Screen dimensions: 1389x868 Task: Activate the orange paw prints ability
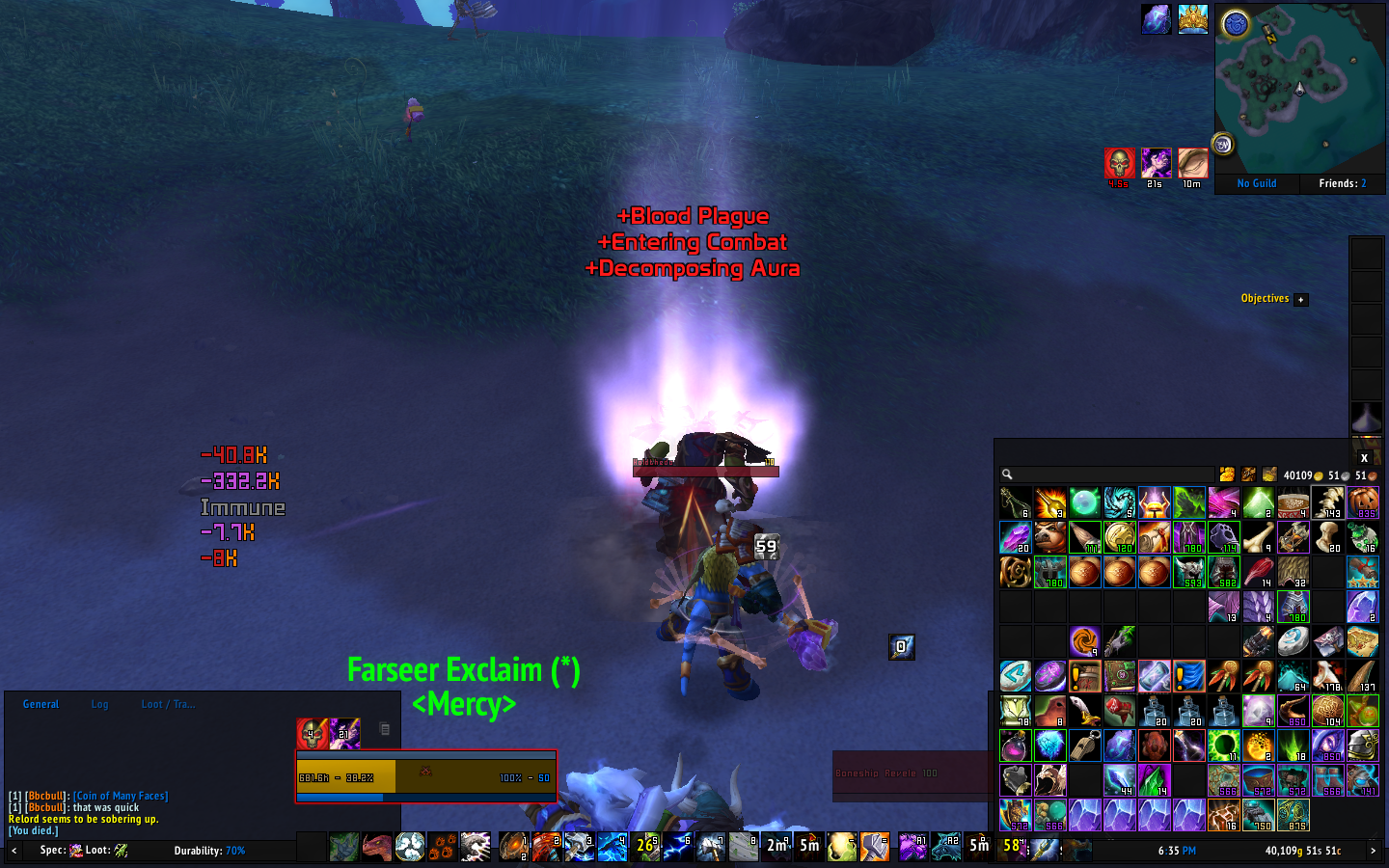point(443,848)
